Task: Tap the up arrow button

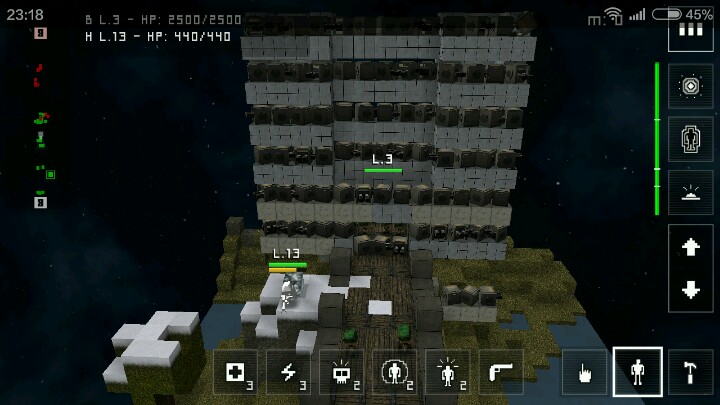Action: click(x=691, y=246)
